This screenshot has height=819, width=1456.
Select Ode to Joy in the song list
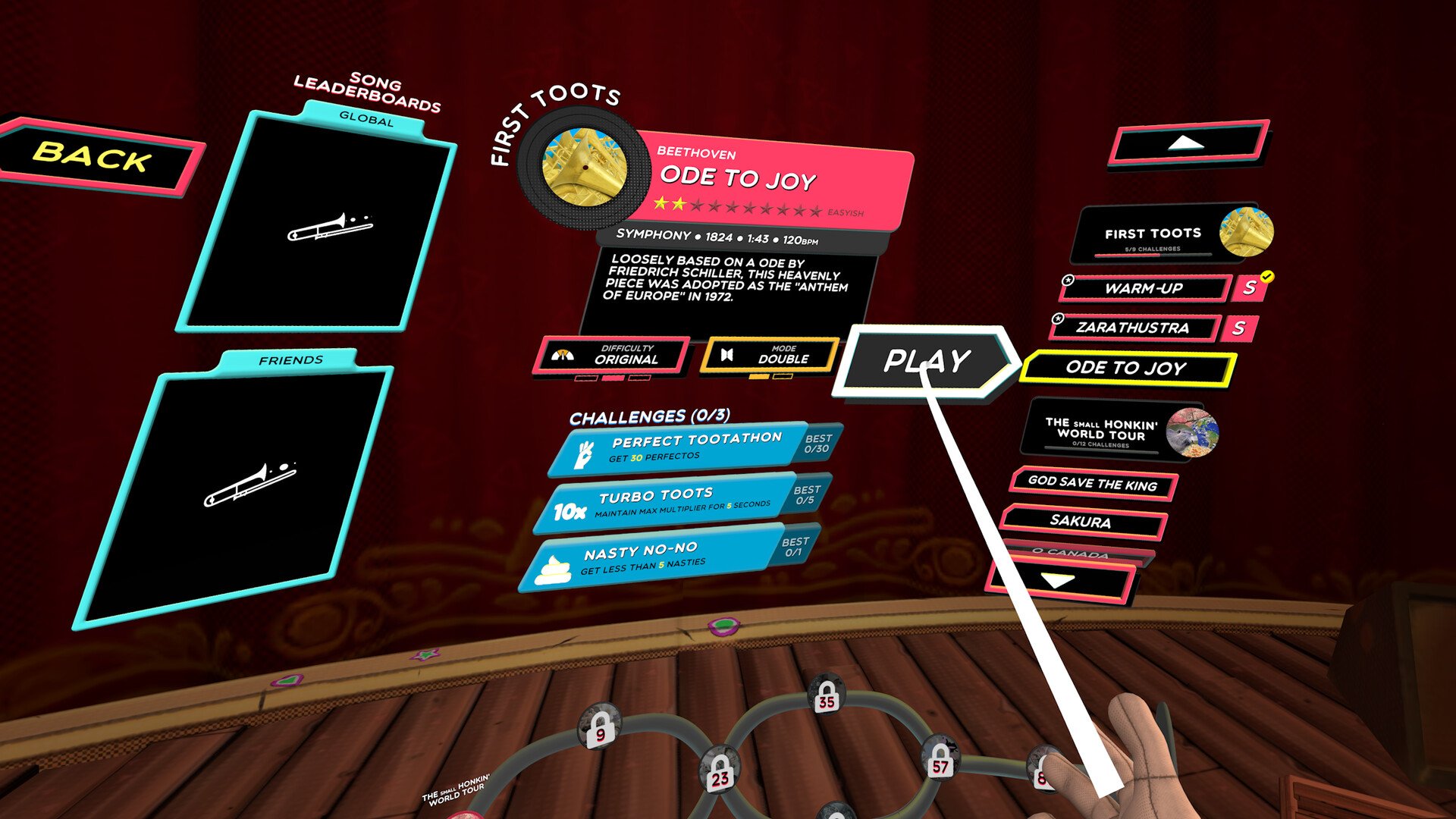point(1126,369)
